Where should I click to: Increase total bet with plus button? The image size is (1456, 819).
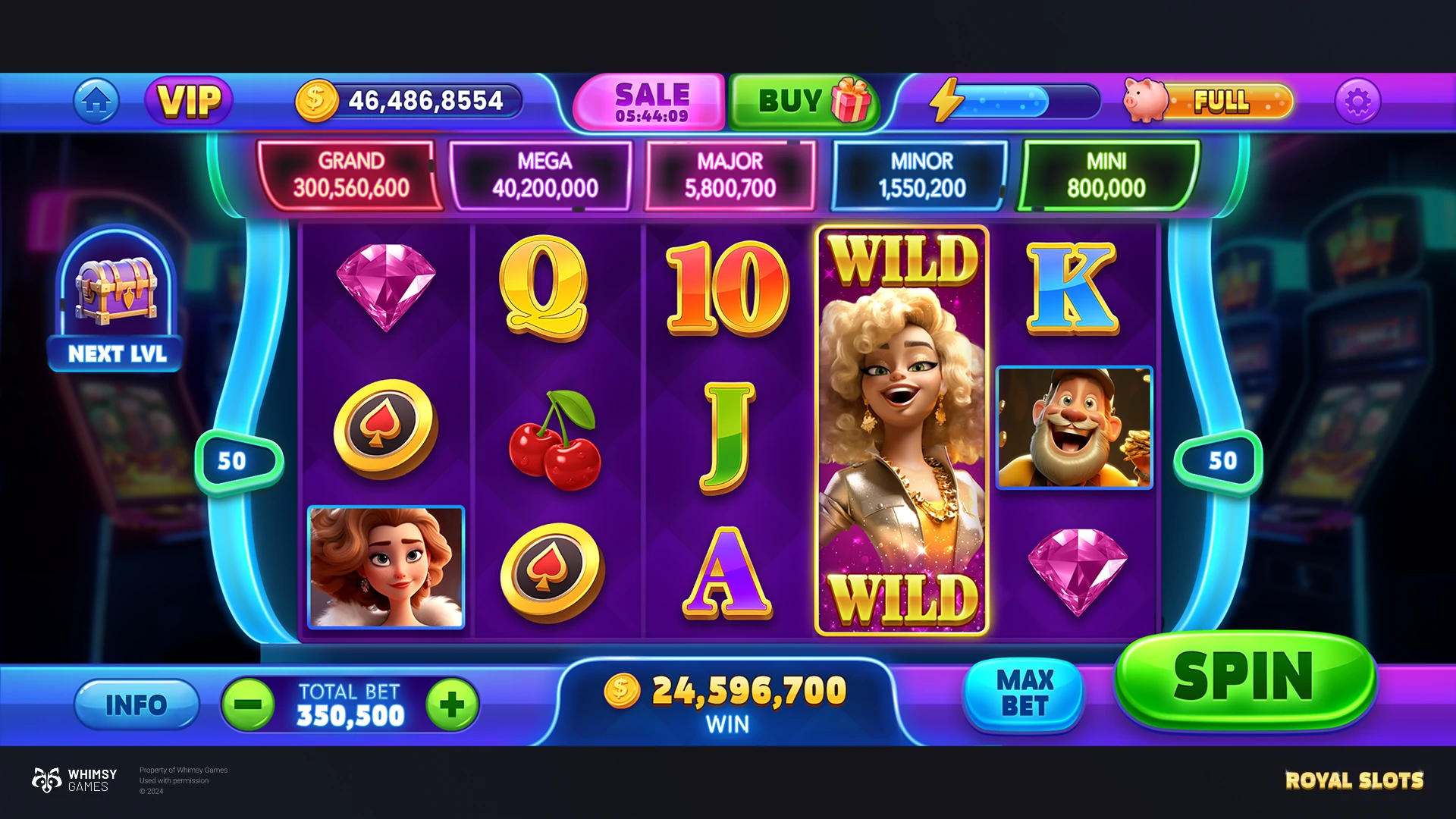pyautogui.click(x=452, y=704)
